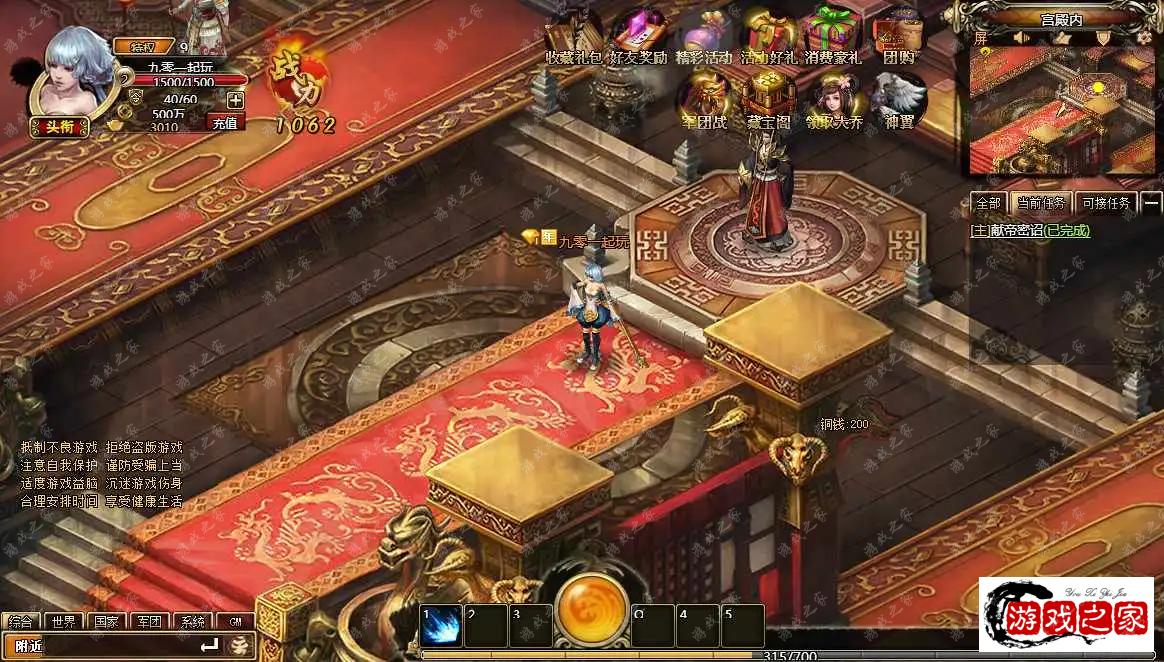
Task: Open the 藏宝阁 treasure pavilion
Action: click(767, 98)
